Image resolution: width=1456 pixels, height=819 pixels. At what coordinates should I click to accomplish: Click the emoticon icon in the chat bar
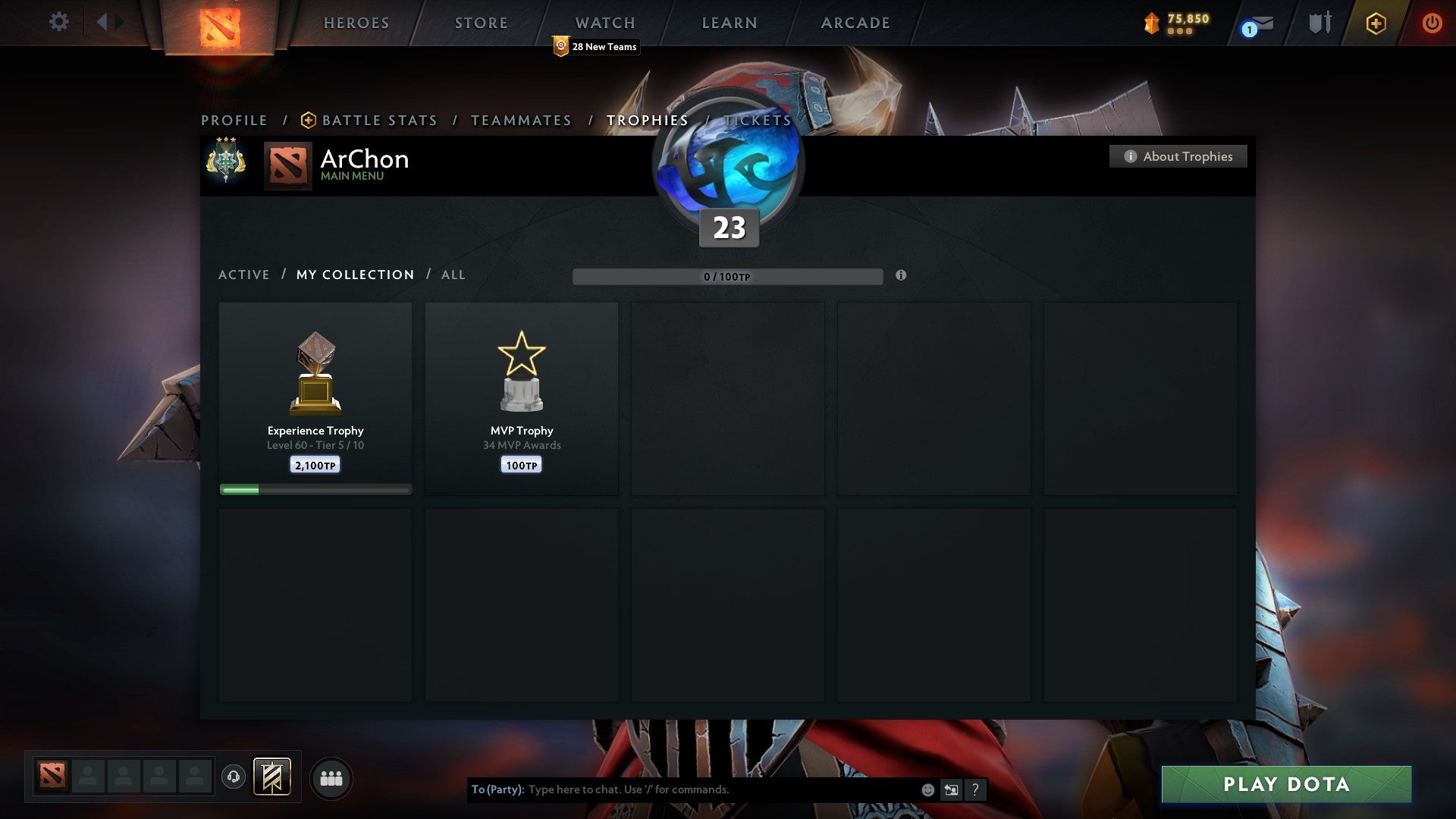[927, 789]
